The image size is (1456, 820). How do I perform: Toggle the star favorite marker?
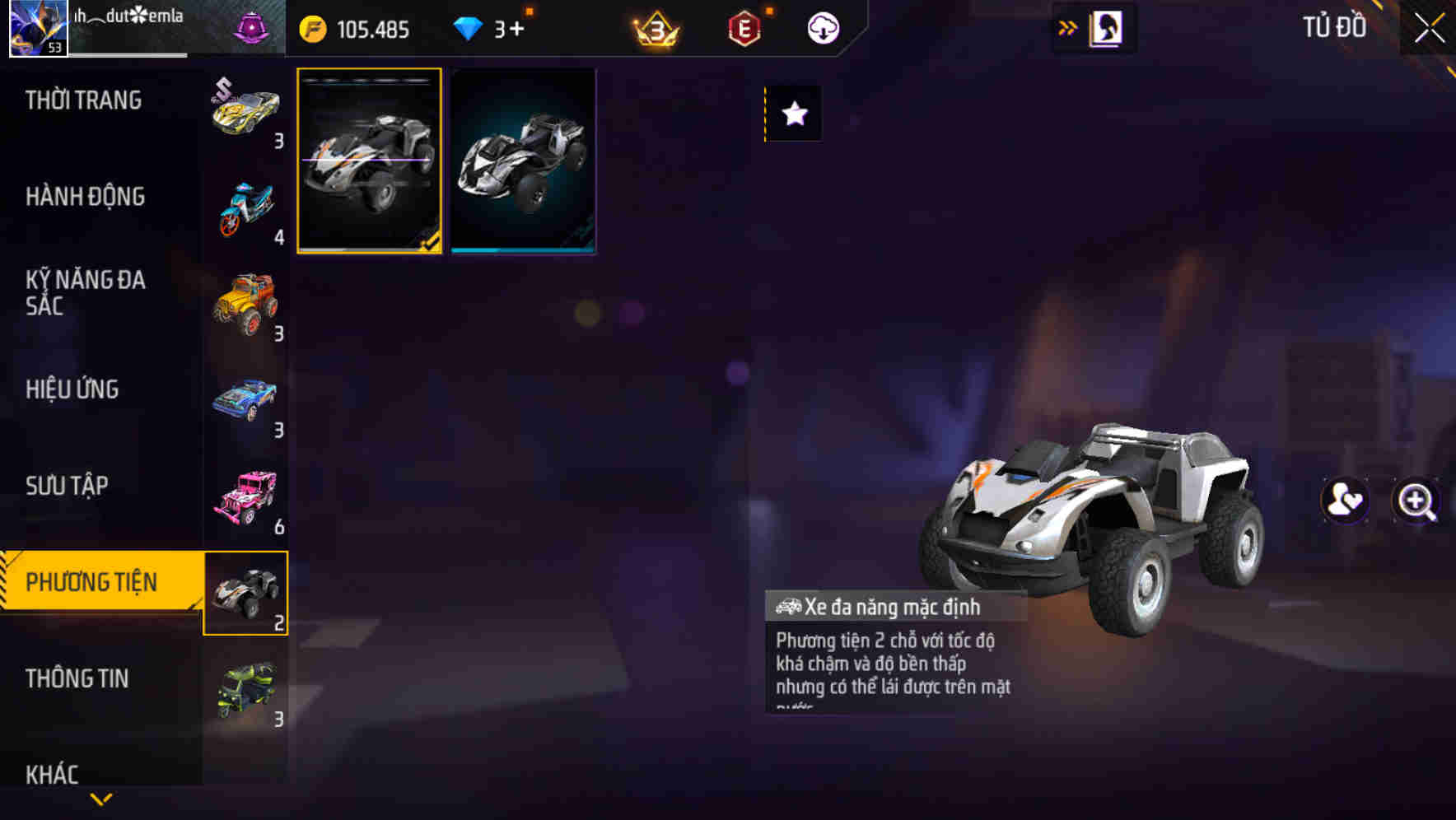793,114
